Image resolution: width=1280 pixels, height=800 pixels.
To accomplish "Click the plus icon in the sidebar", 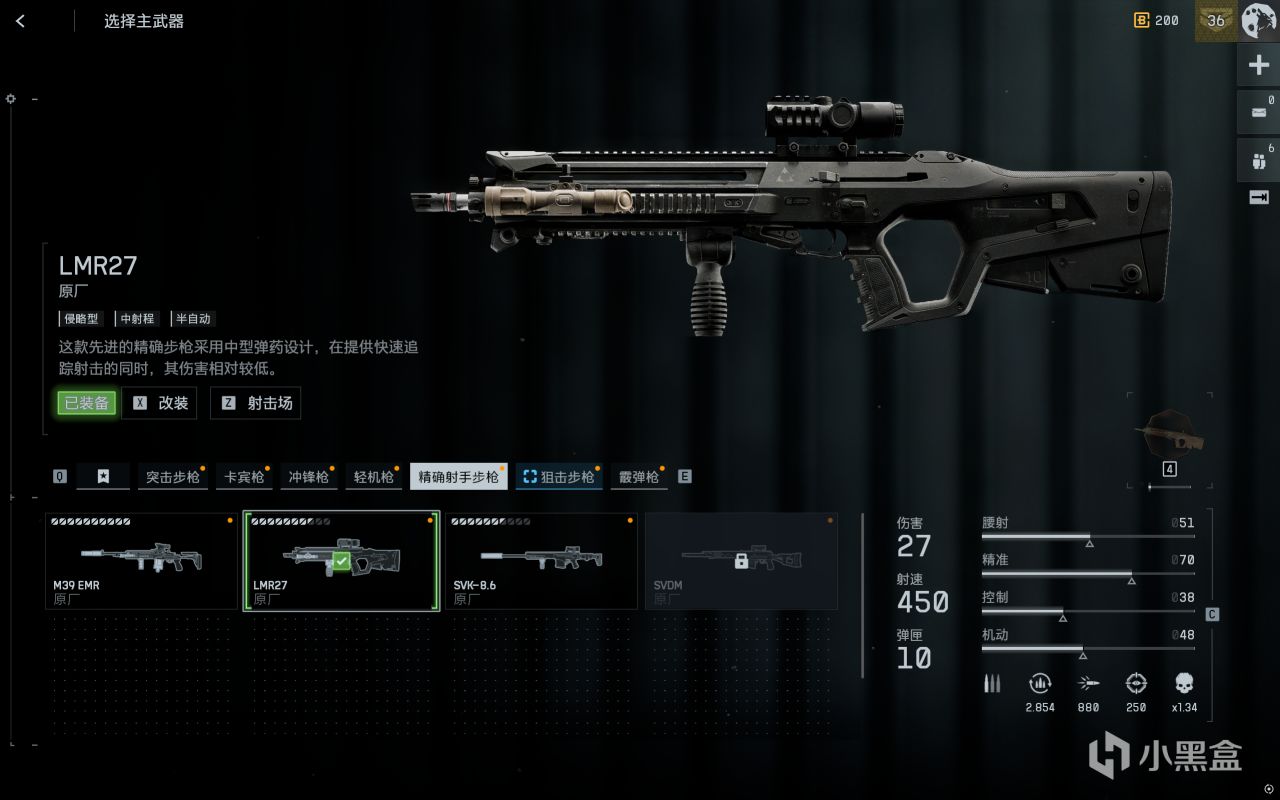I will [1258, 66].
